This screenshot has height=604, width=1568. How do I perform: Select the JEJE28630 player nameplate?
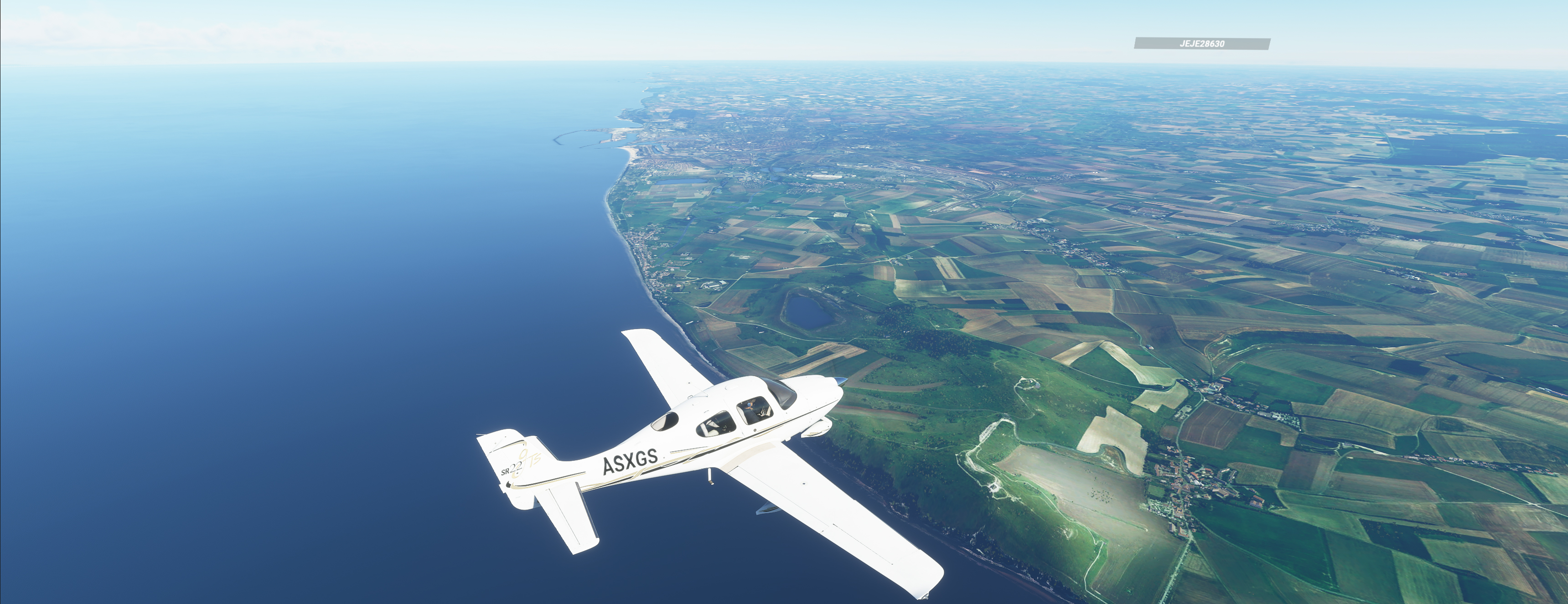pos(1201,44)
